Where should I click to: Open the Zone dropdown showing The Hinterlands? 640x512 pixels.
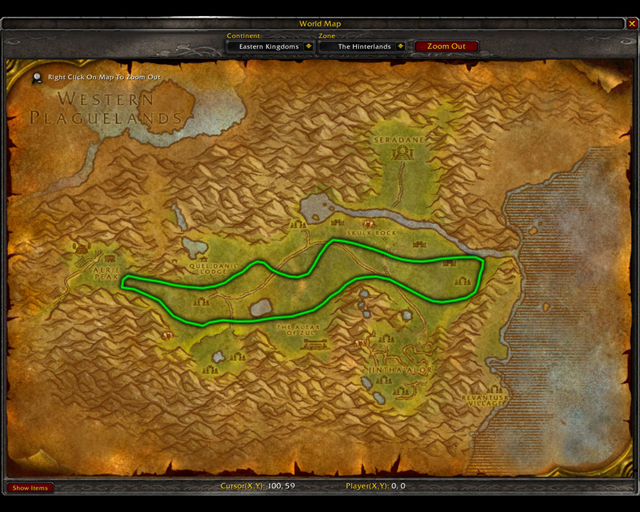coord(401,46)
